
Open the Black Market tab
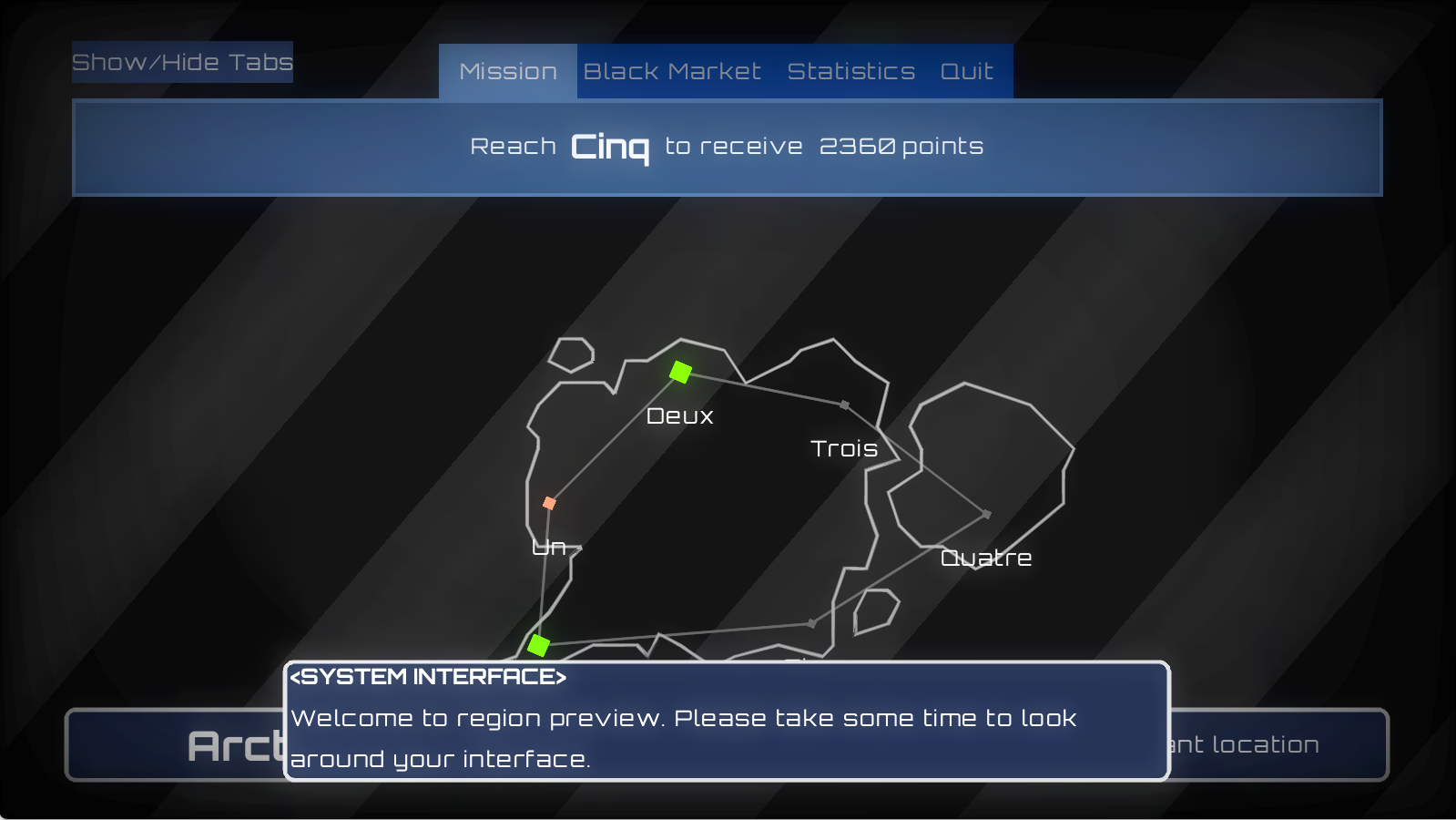click(672, 71)
